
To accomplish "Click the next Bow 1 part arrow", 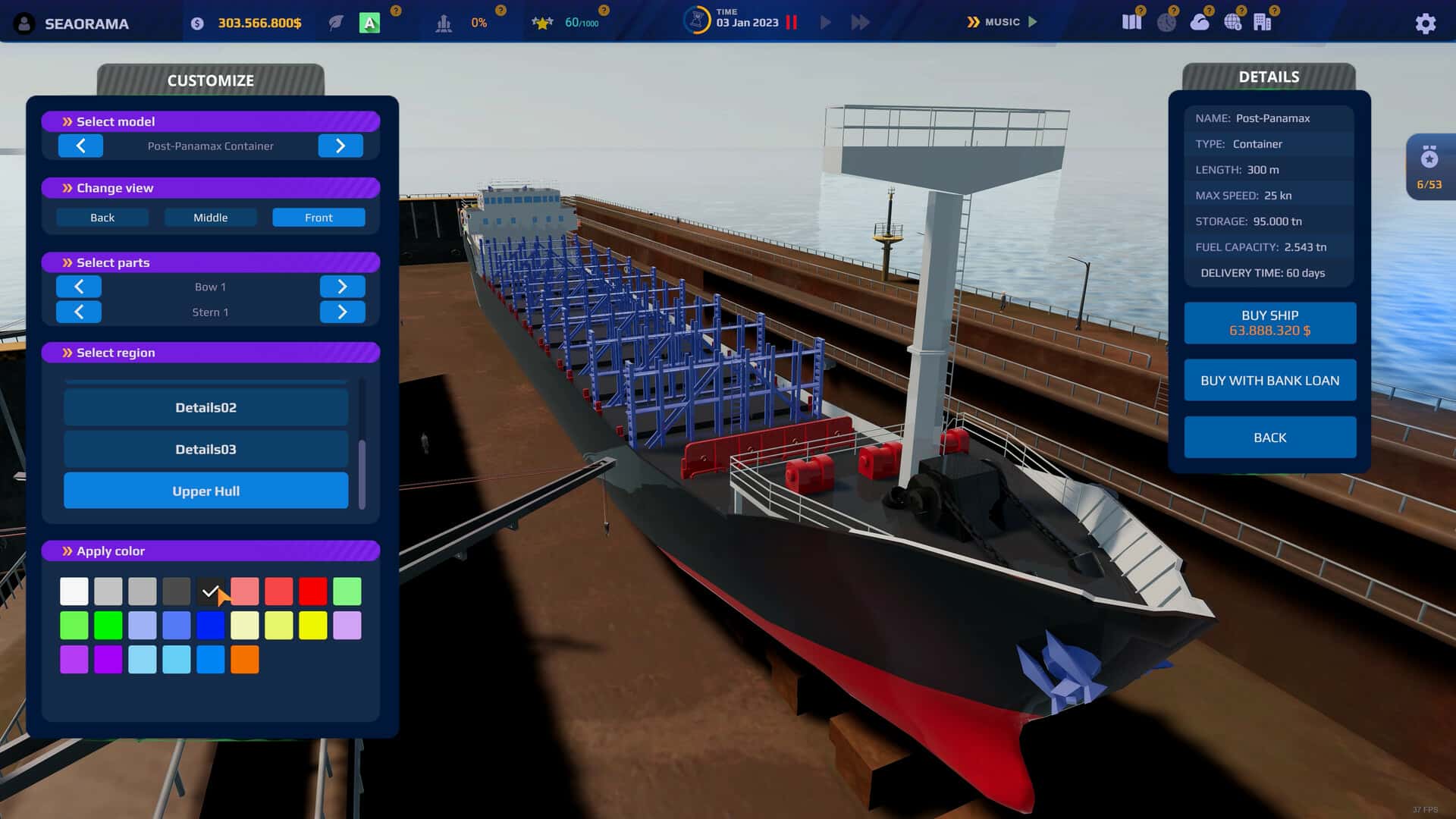I will coord(343,286).
